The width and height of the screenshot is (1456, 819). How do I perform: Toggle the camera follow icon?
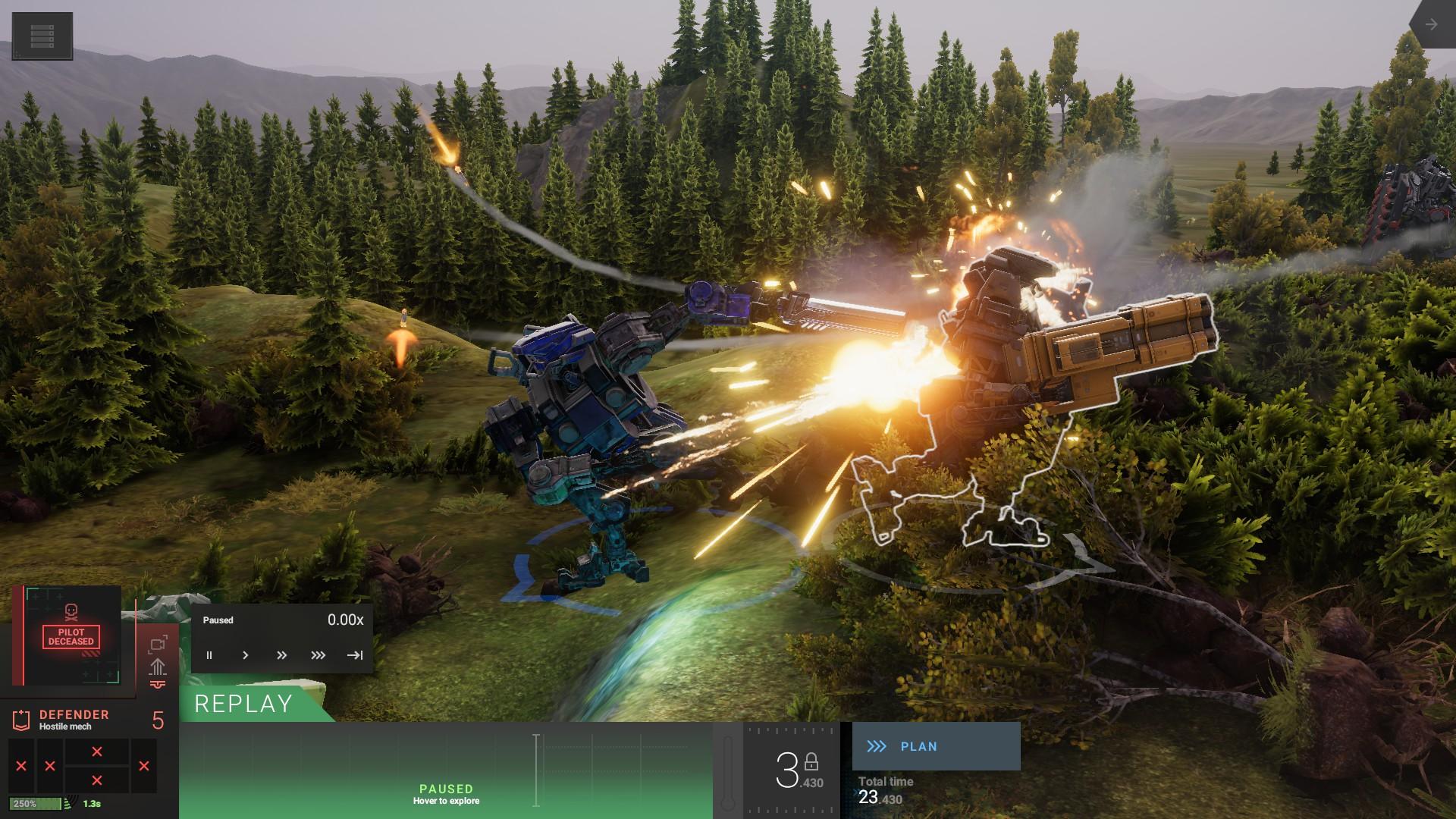(x=158, y=644)
